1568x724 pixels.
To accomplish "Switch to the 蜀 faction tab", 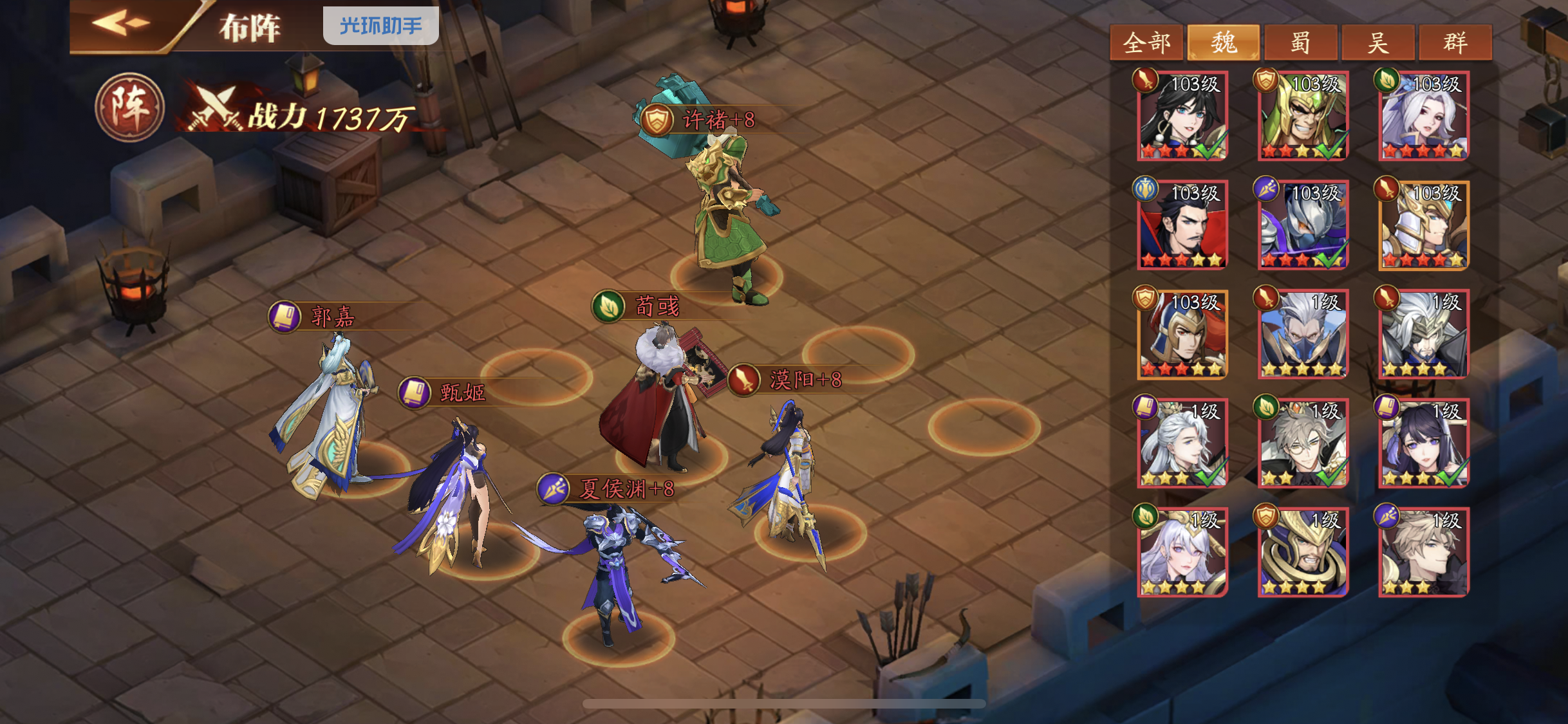I will tap(1300, 42).
